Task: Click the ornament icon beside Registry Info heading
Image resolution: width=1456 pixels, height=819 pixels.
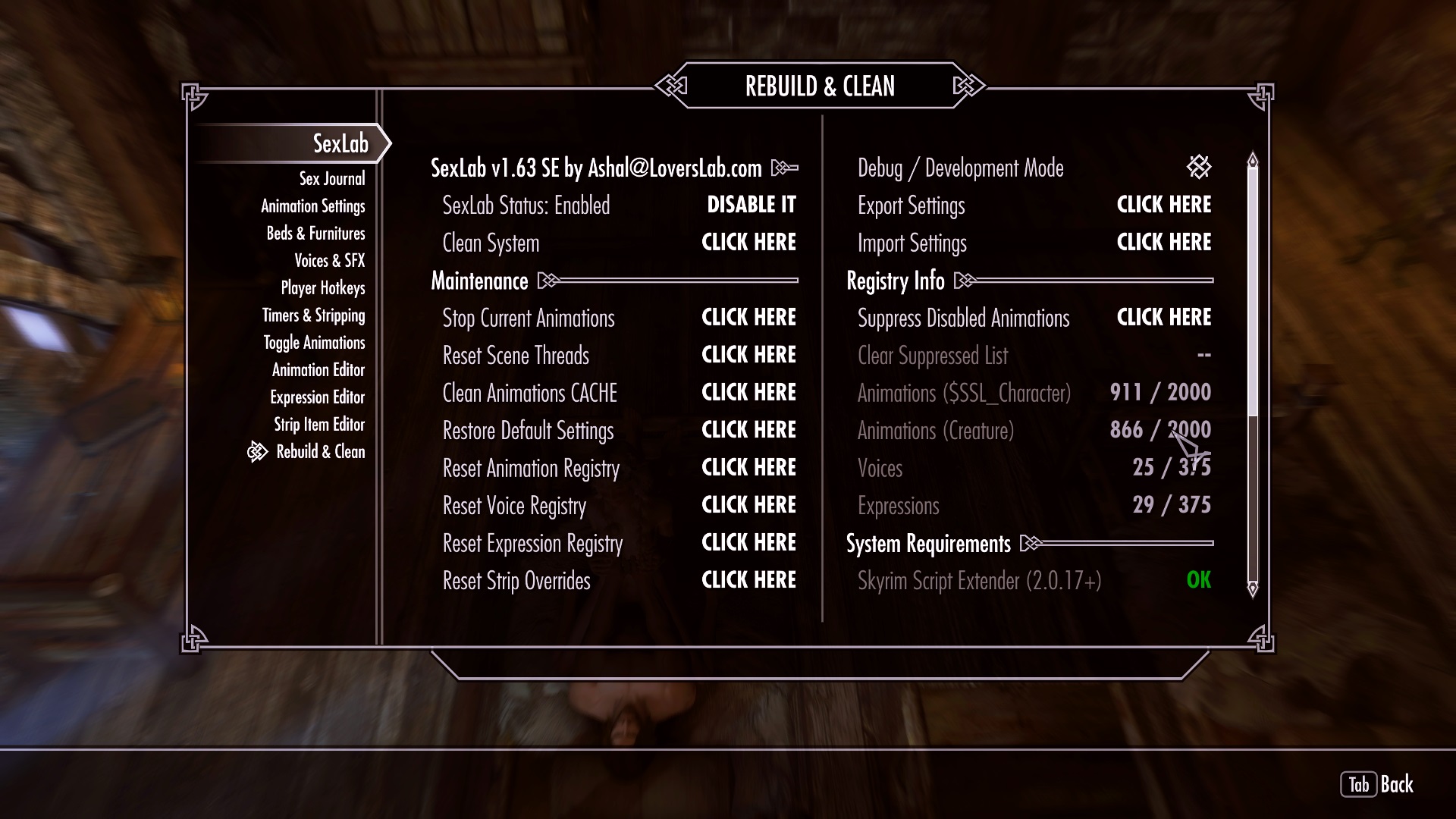Action: click(965, 281)
